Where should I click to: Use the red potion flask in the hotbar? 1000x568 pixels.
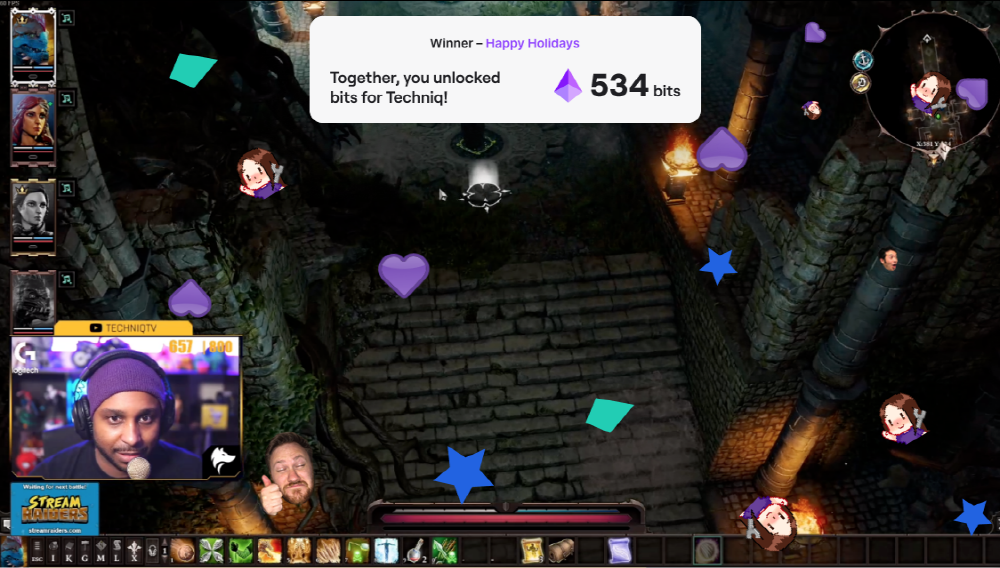[415, 551]
